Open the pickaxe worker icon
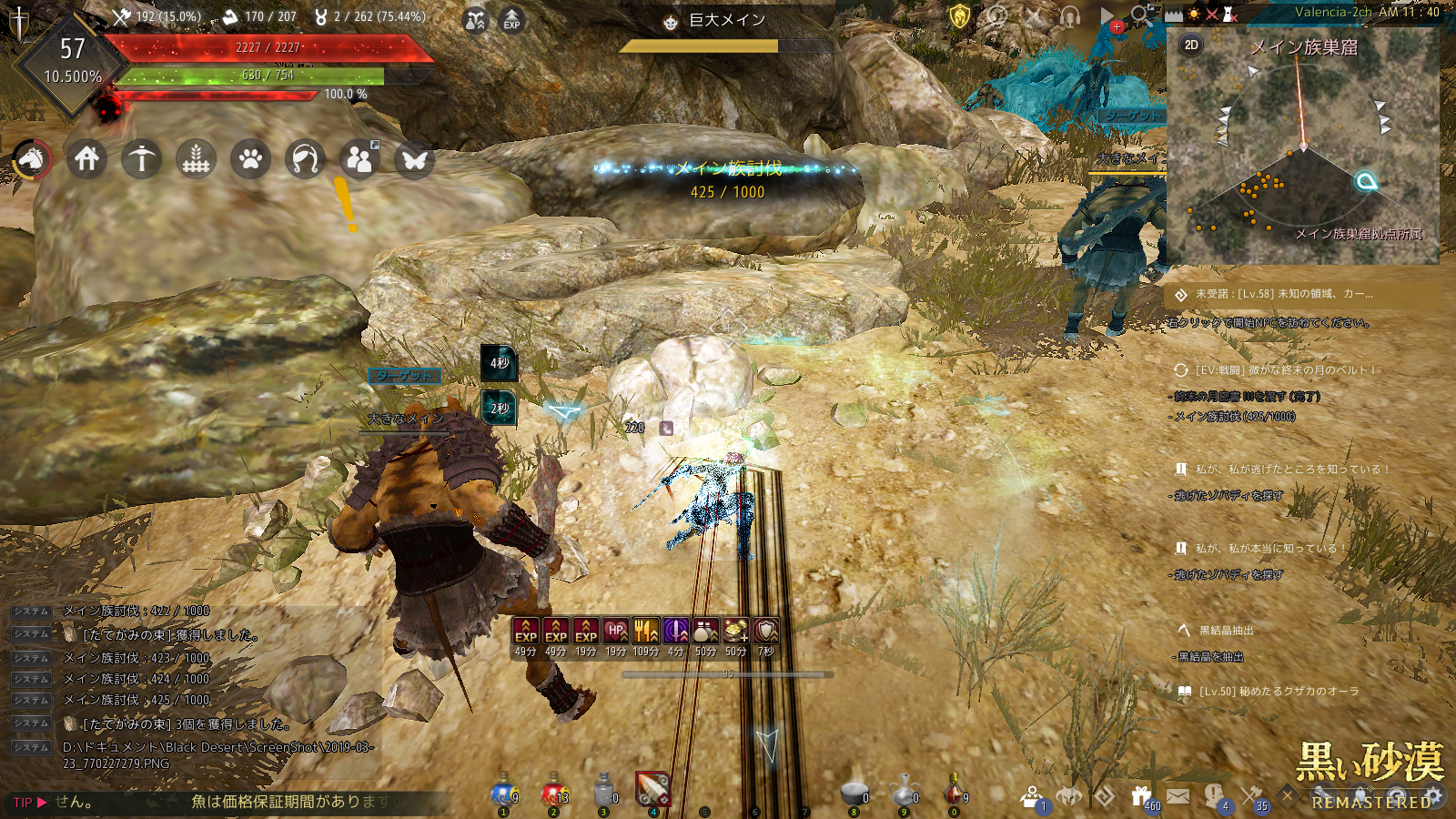Image resolution: width=1456 pixels, height=819 pixels. click(x=141, y=159)
